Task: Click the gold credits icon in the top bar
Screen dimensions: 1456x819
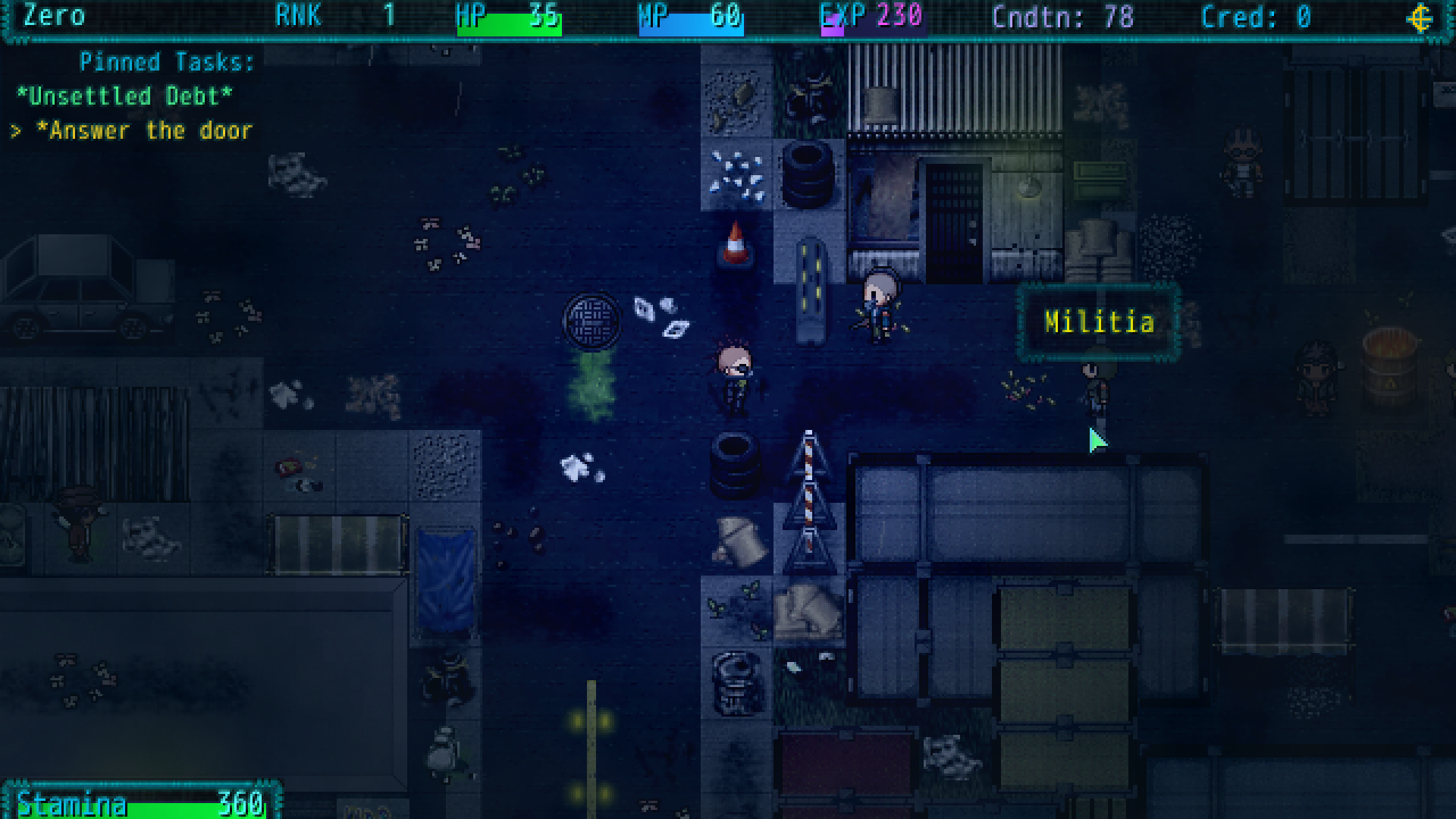Action: click(1421, 17)
